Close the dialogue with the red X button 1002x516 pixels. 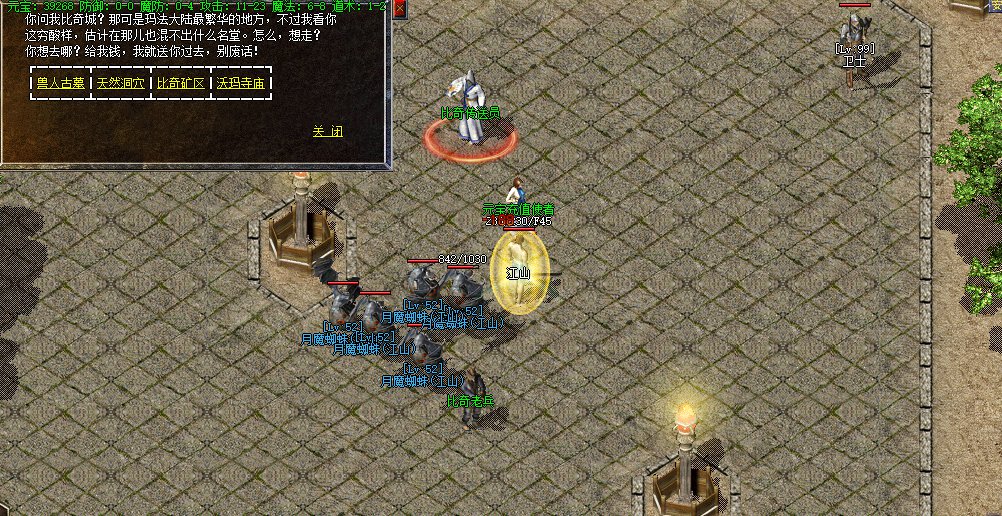(400, 9)
